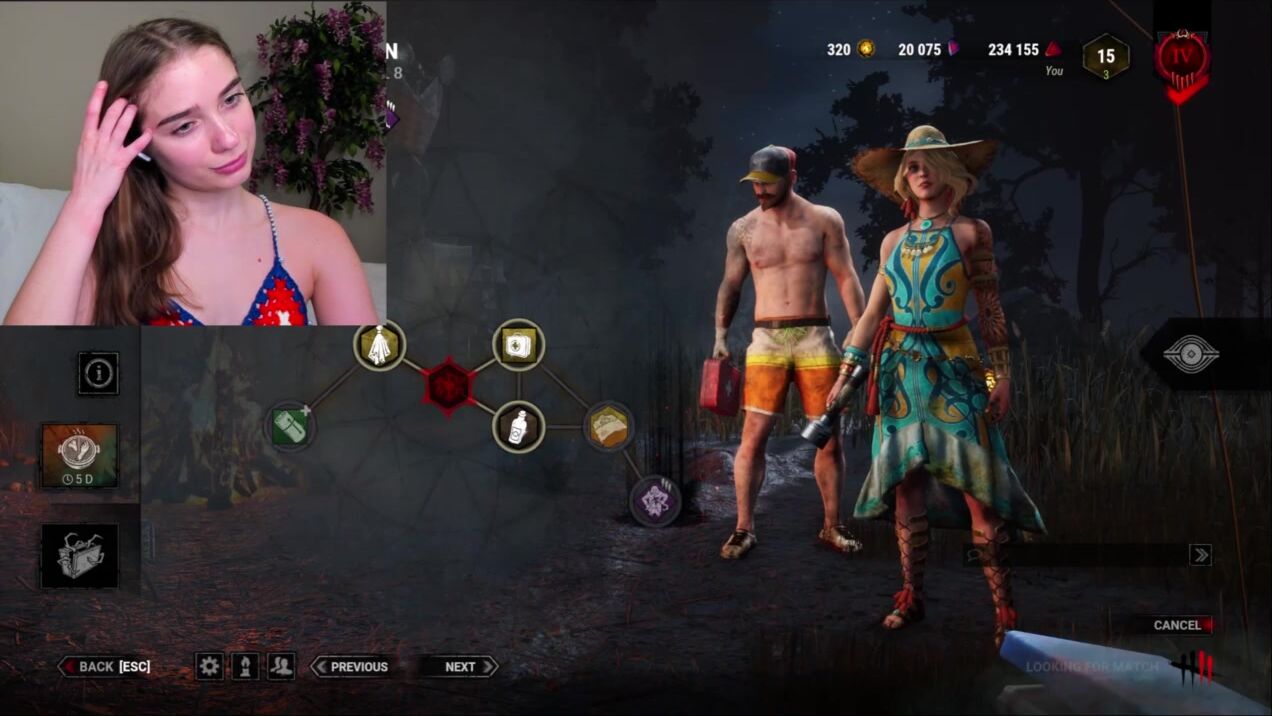Switch to the NEXT character
The width and height of the screenshot is (1272, 716).
(x=459, y=667)
